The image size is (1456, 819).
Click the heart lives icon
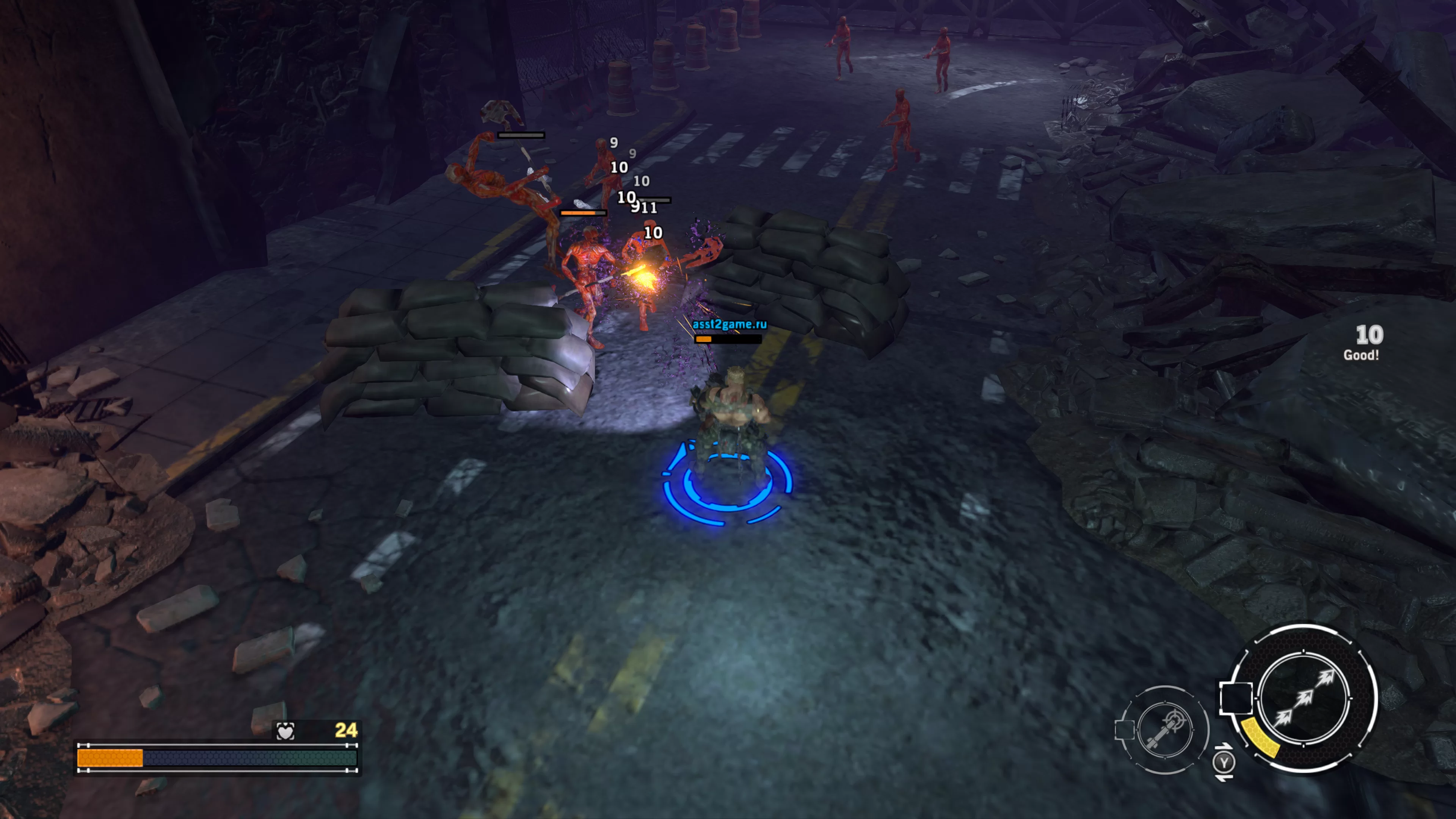[x=286, y=731]
